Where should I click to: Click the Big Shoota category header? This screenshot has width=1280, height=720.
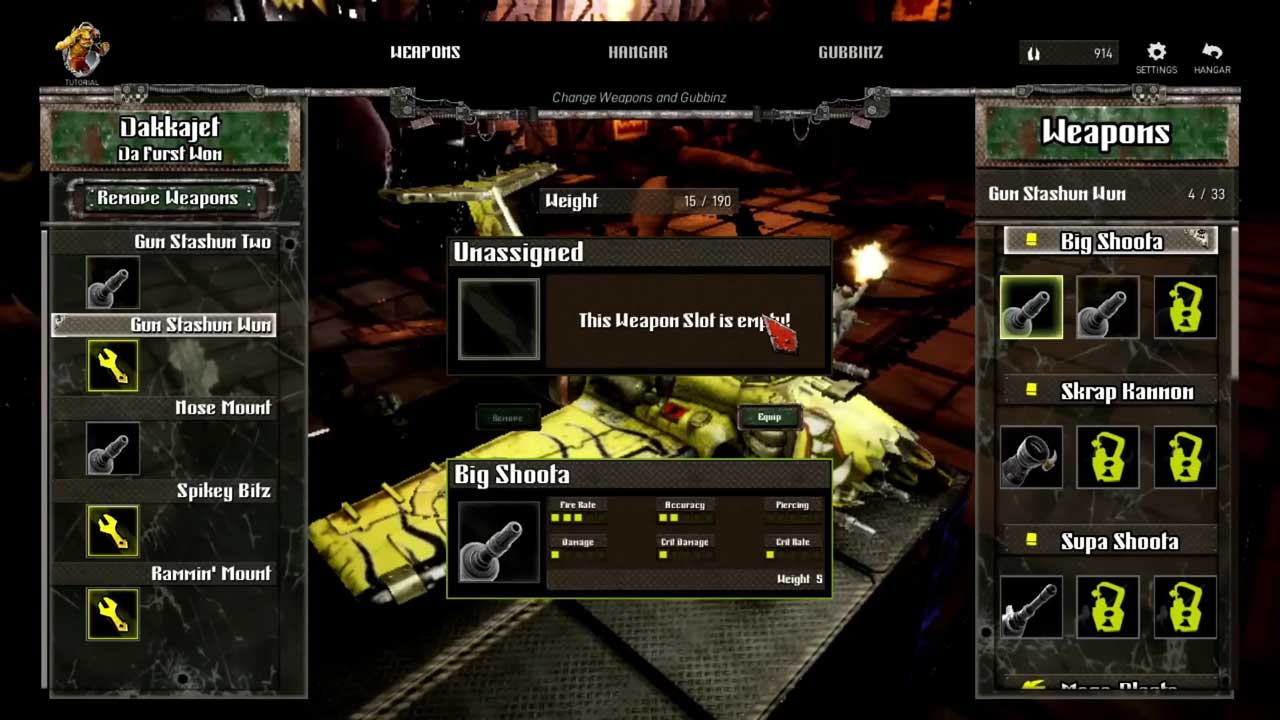point(1110,241)
